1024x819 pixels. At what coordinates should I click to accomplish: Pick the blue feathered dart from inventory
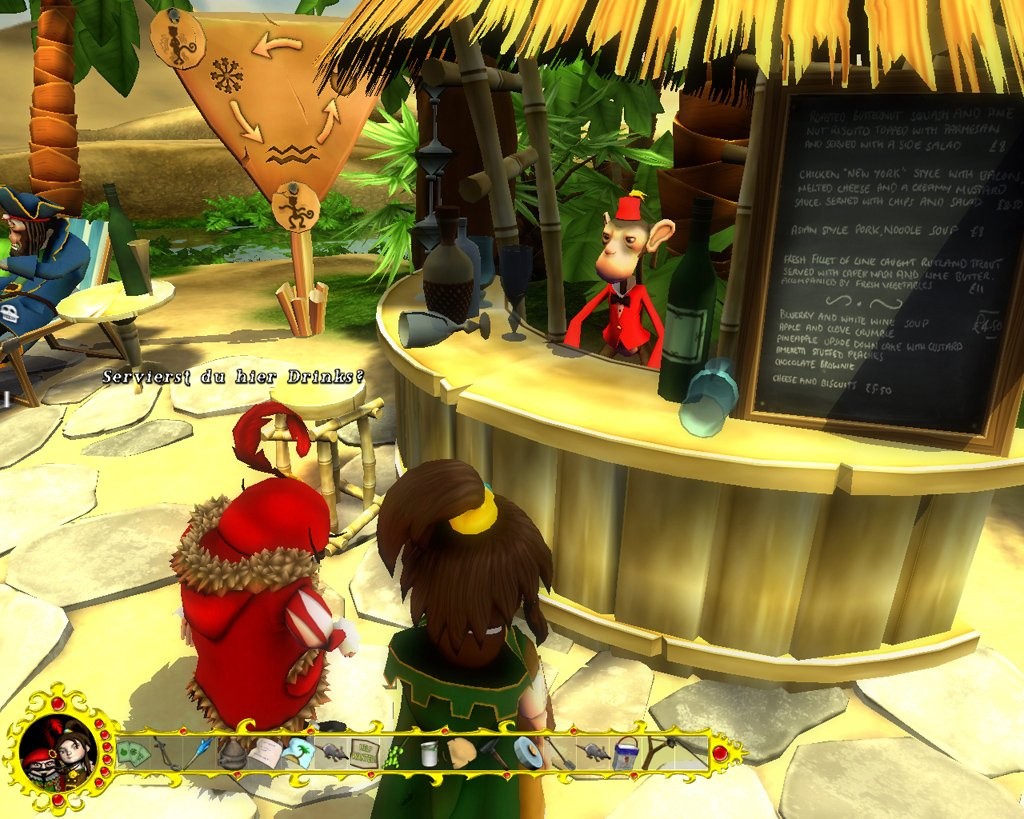(x=199, y=751)
